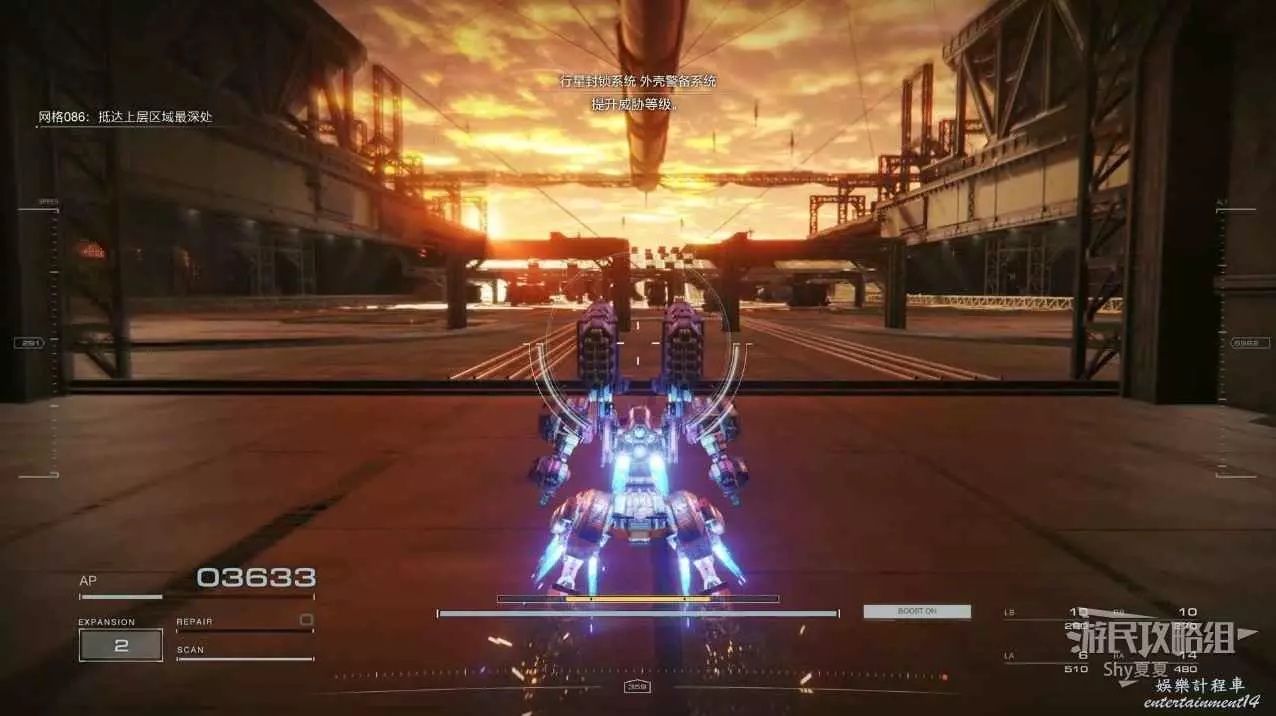This screenshot has width=1276, height=716.
Task: Activate the EXPANSION slot showing 2
Action: pos(121,645)
